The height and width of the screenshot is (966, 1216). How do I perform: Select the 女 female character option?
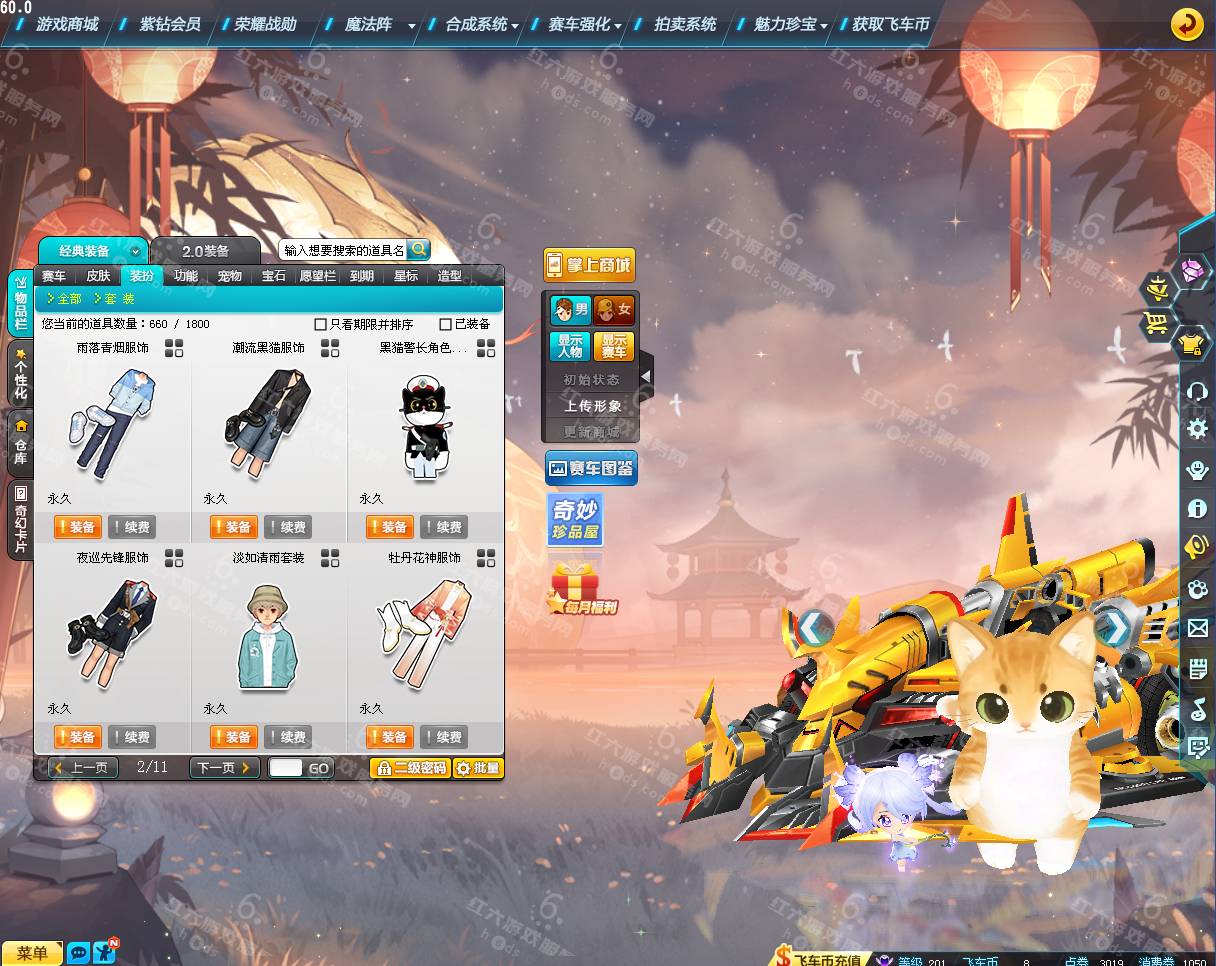[614, 310]
